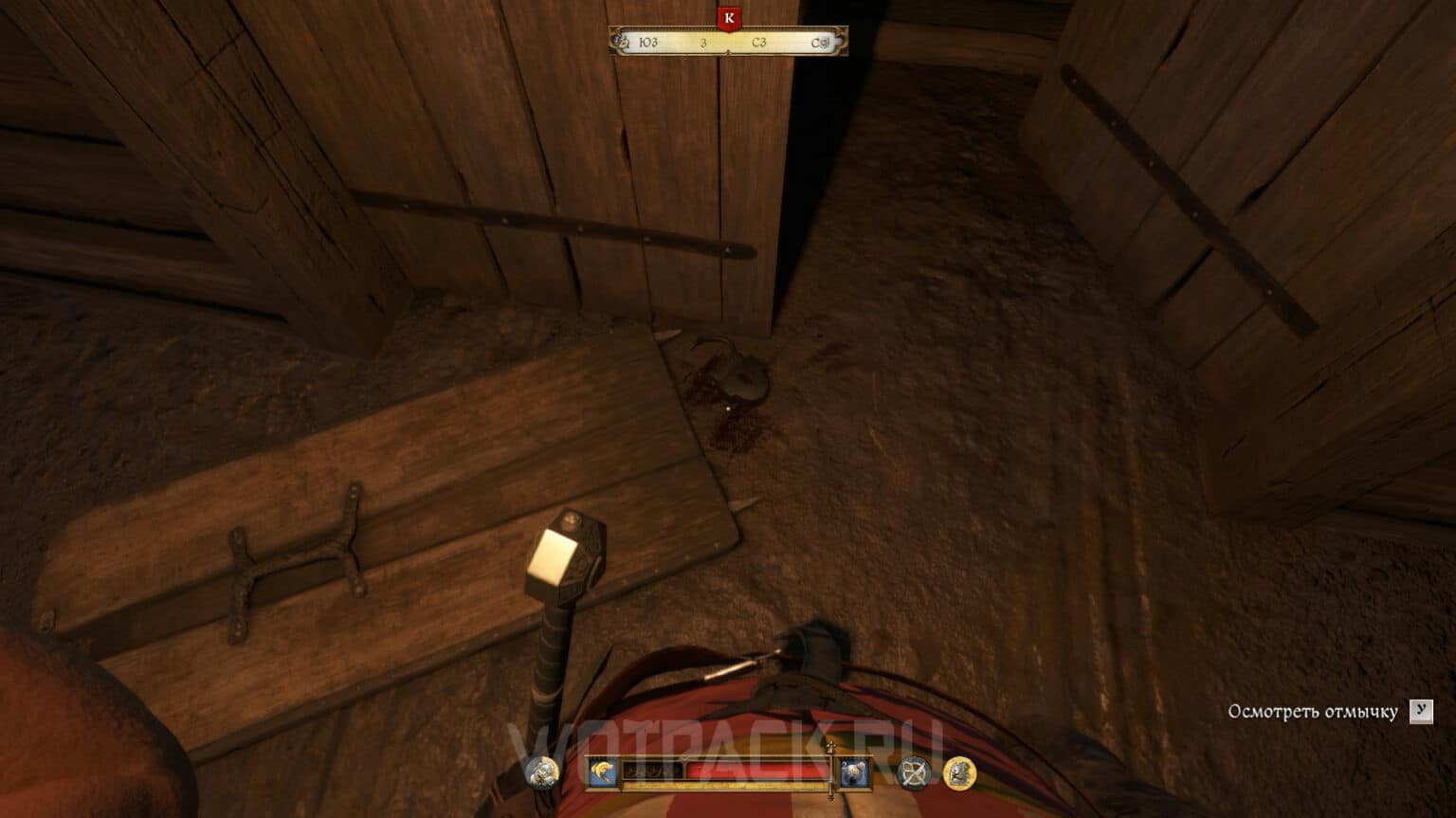Open the small notch marker under the compass center
This screenshot has height=818, width=1456.
point(729,51)
